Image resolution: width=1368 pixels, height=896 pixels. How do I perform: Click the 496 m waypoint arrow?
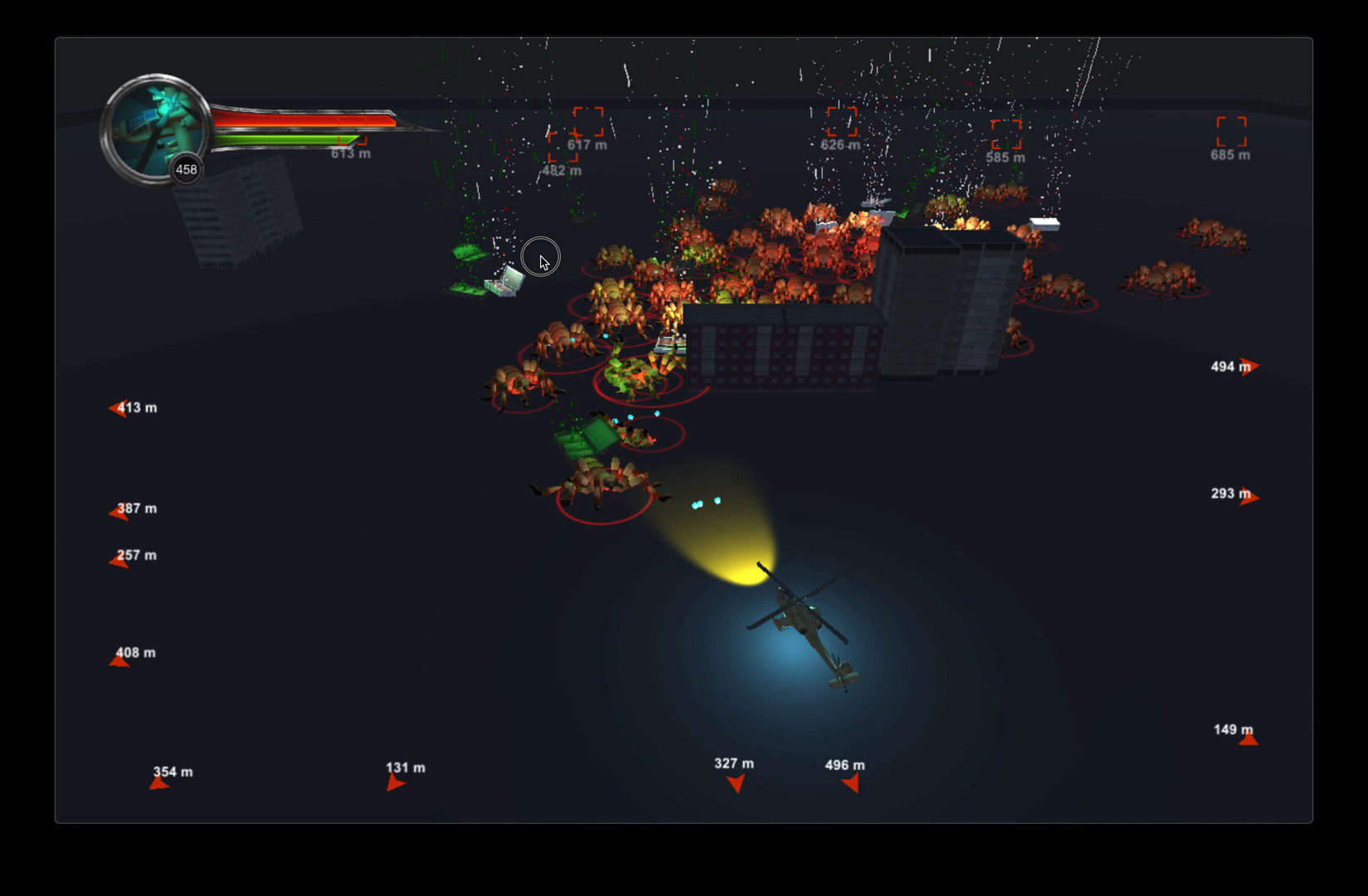850,782
